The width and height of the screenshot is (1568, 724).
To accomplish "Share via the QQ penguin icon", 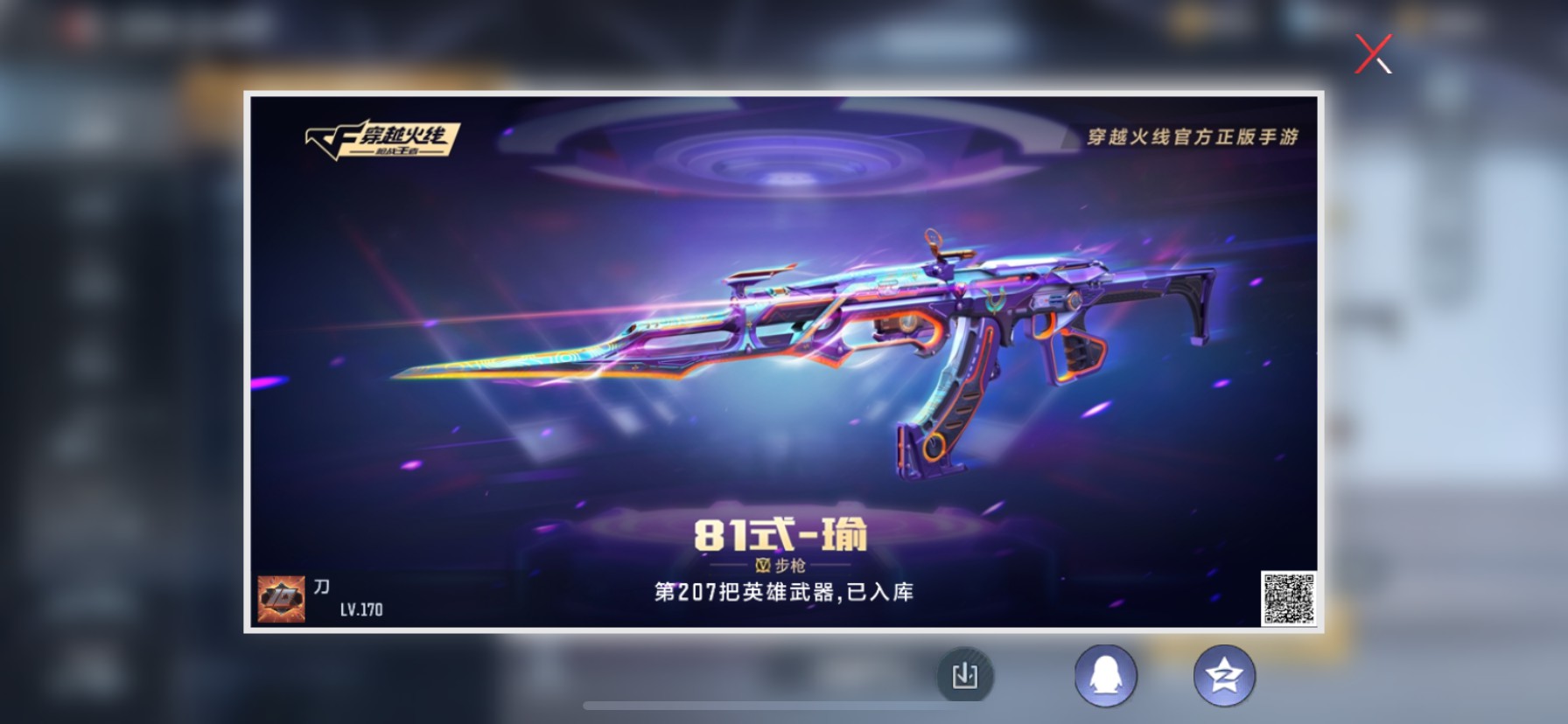I will (x=1104, y=674).
